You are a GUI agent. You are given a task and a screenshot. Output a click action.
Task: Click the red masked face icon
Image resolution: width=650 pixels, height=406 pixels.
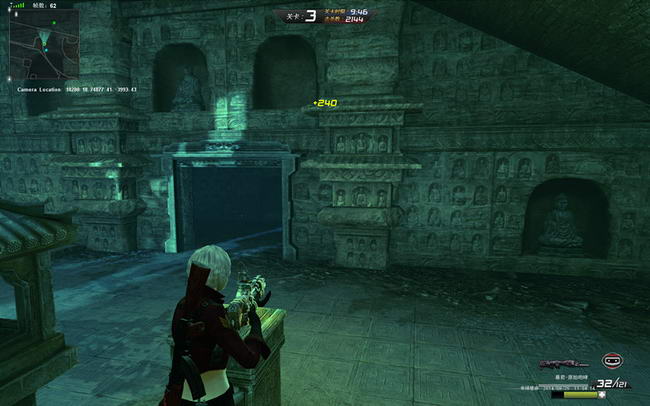[612, 360]
